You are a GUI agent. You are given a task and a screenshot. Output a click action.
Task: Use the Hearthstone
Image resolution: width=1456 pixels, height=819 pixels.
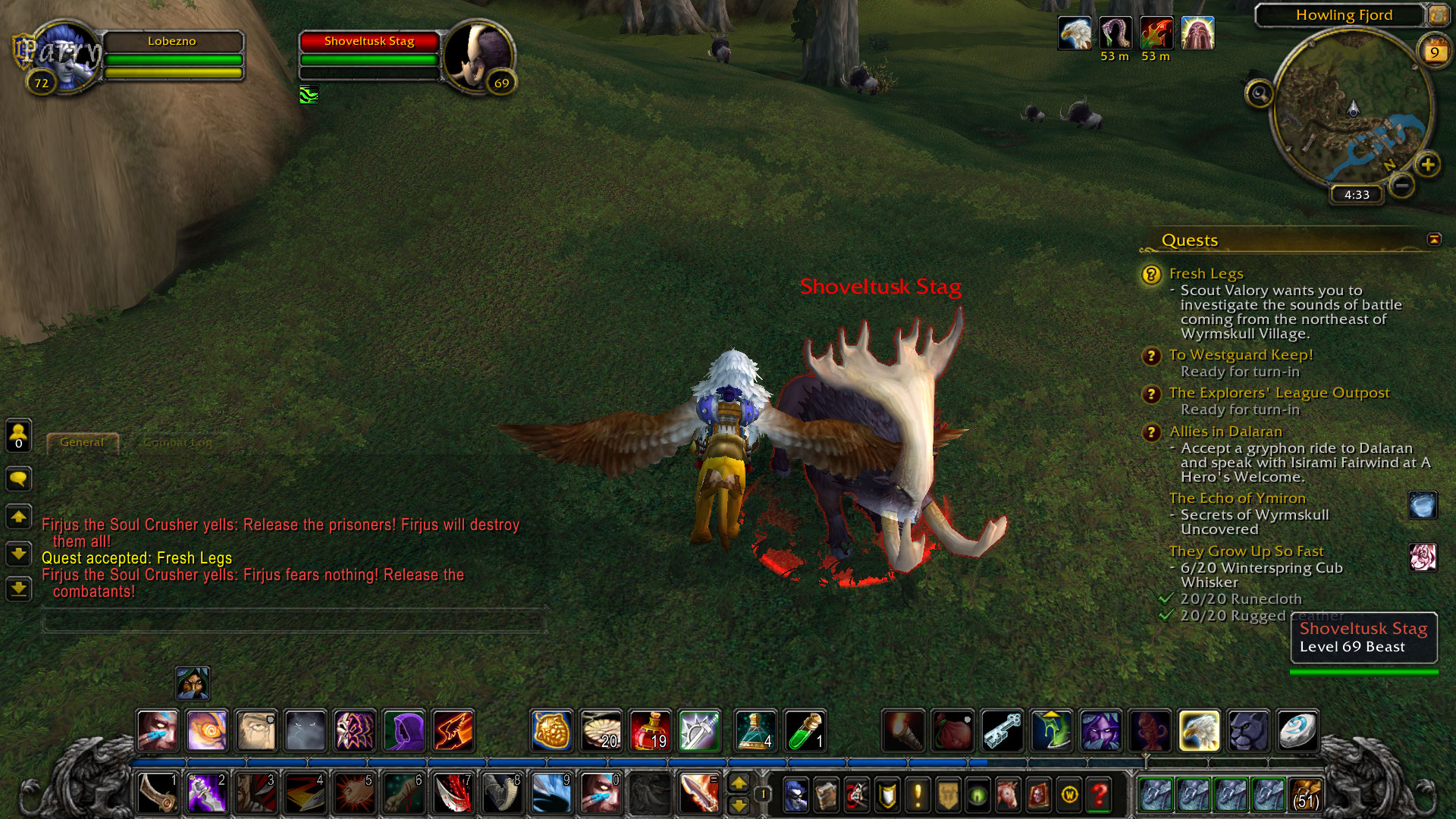point(1297,730)
